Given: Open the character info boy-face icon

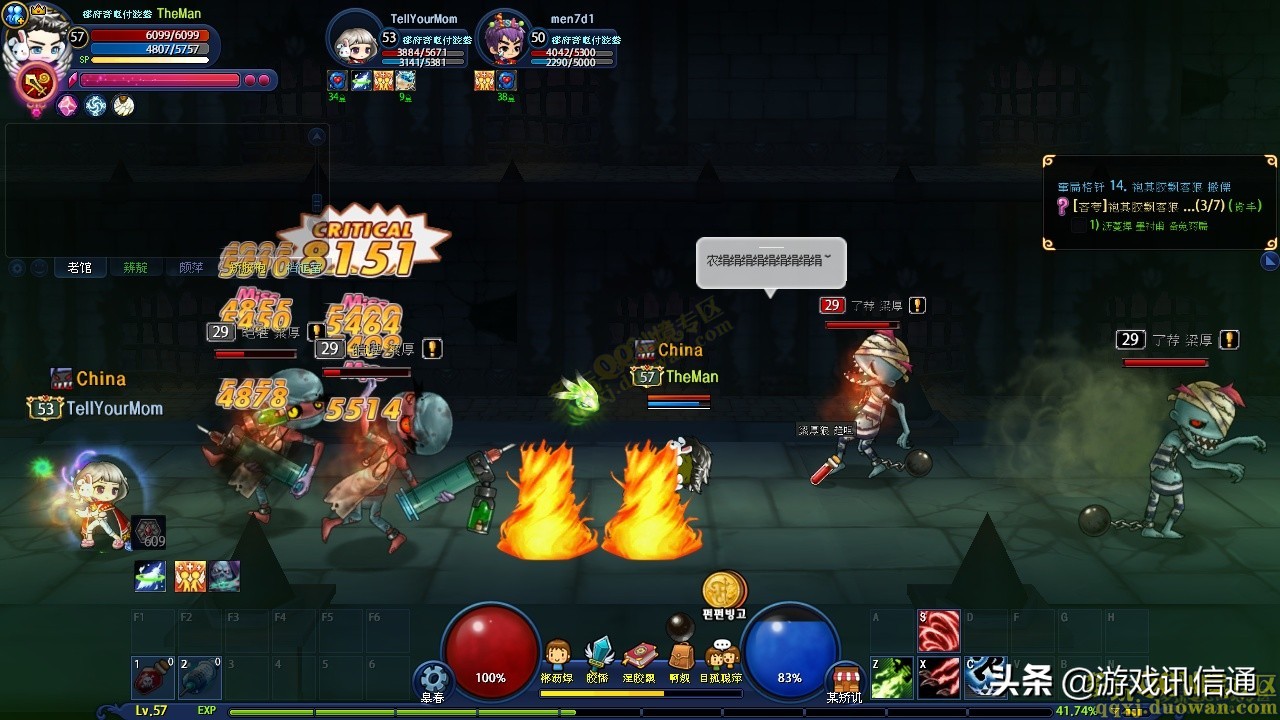Looking at the screenshot, I should point(557,655).
